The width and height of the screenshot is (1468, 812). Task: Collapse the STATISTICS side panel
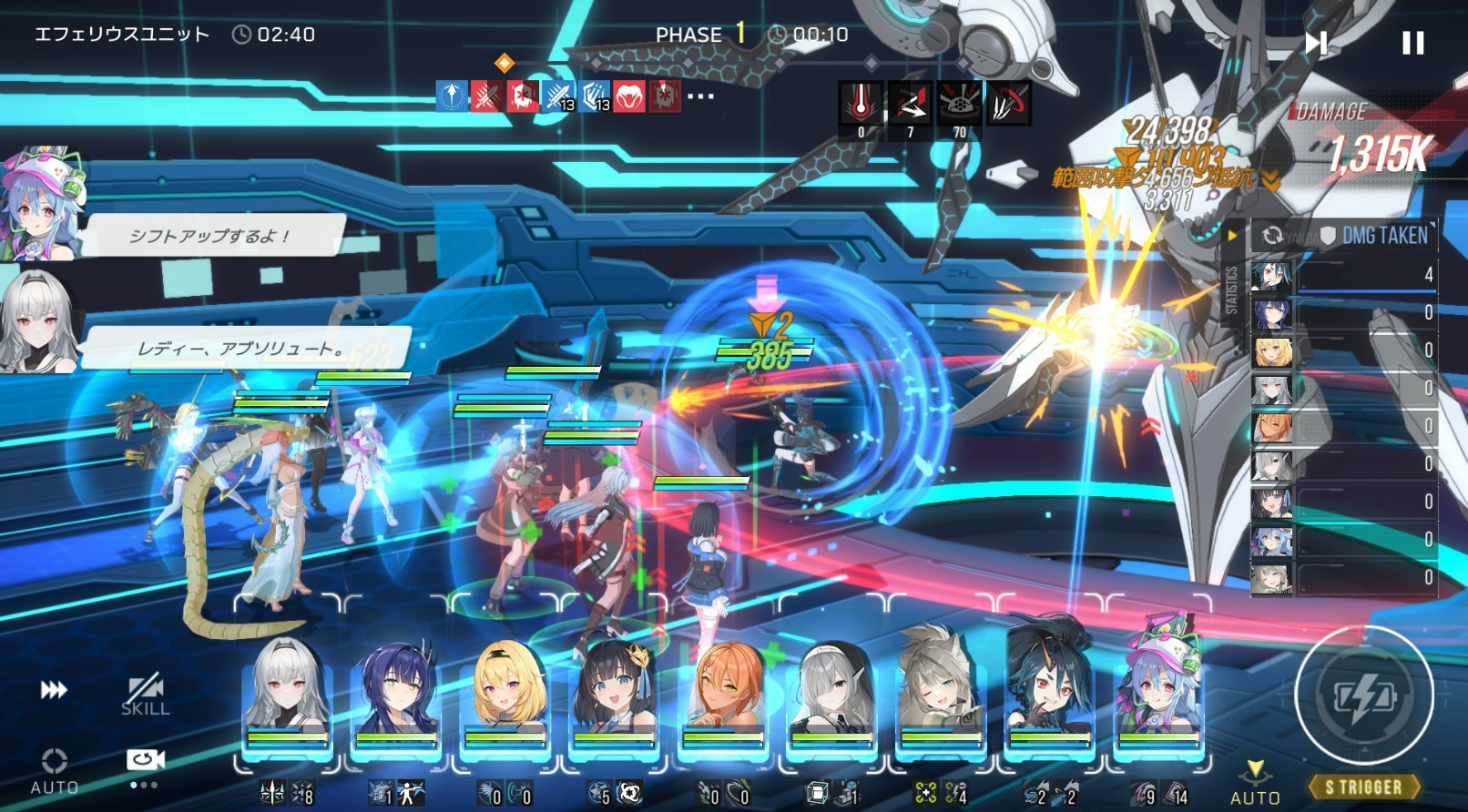pos(1232,236)
